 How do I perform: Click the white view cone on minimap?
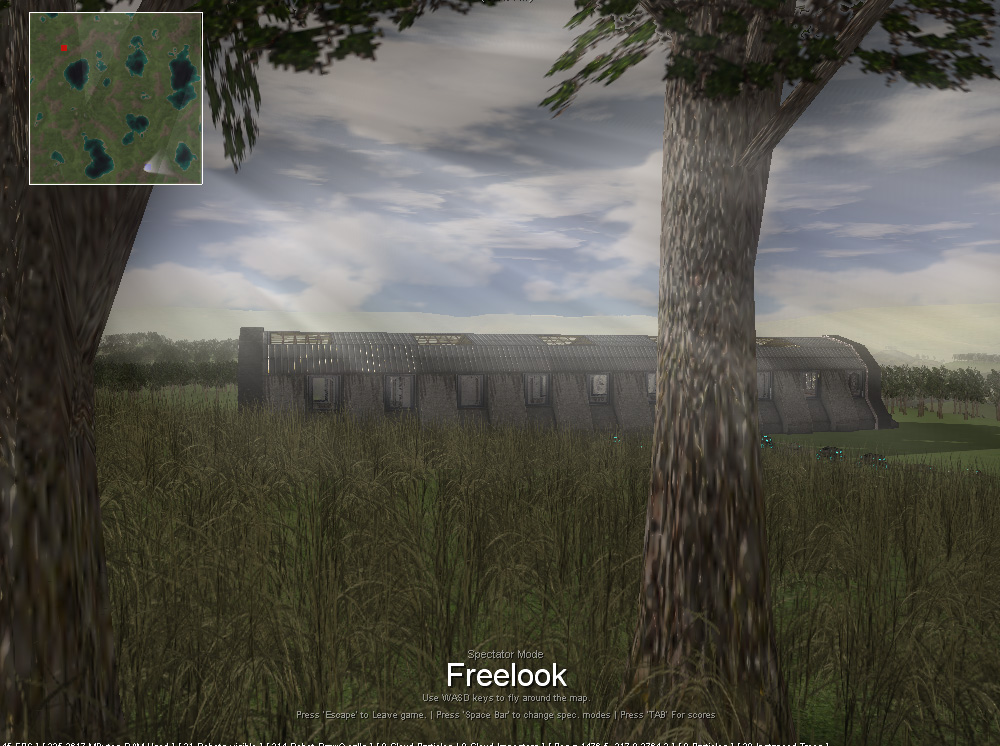[155, 165]
